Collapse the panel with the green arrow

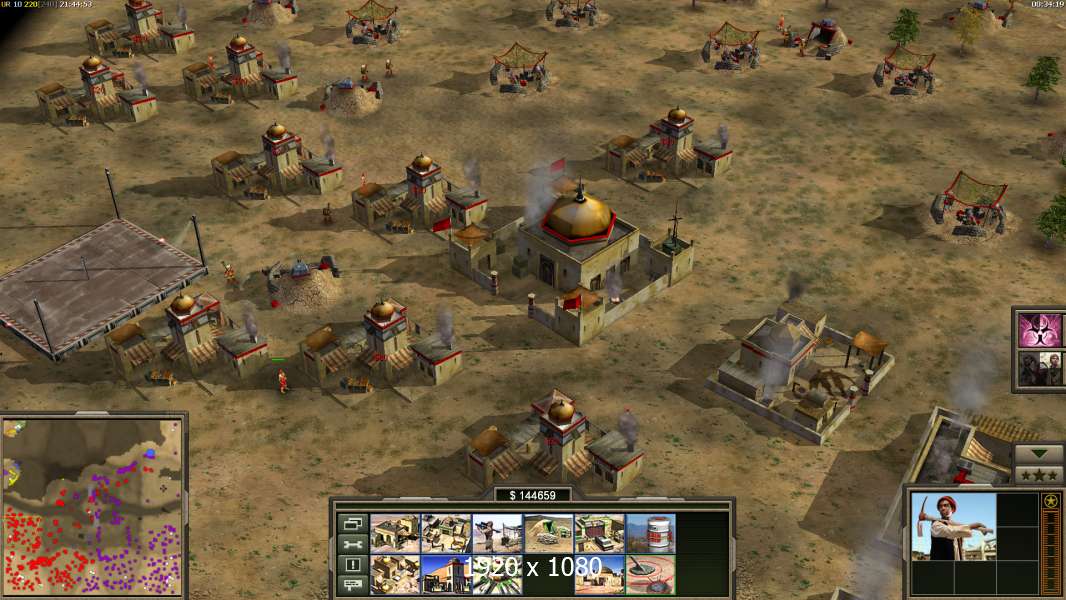click(1039, 454)
